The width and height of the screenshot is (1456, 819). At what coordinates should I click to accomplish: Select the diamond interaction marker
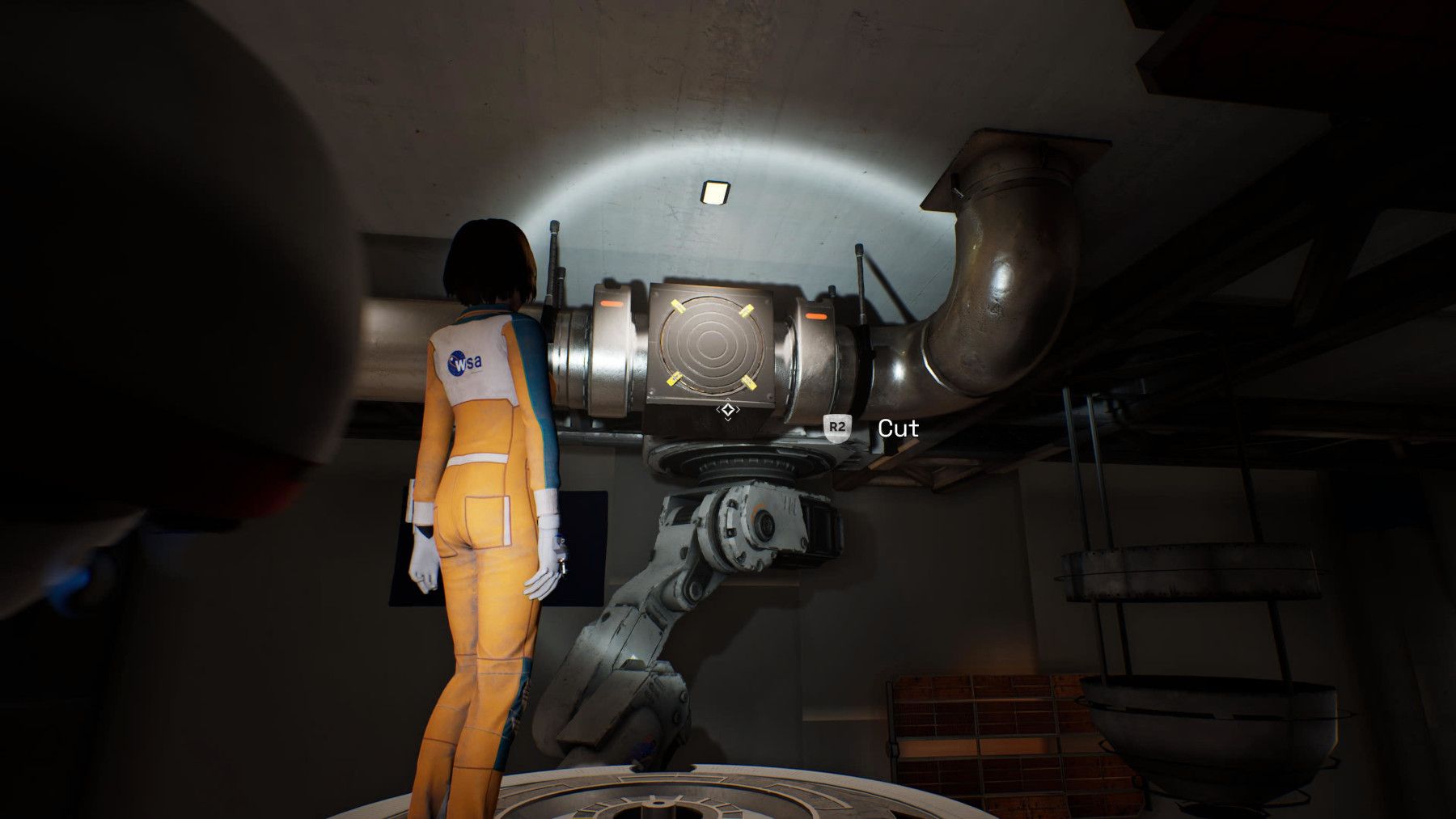pos(729,409)
